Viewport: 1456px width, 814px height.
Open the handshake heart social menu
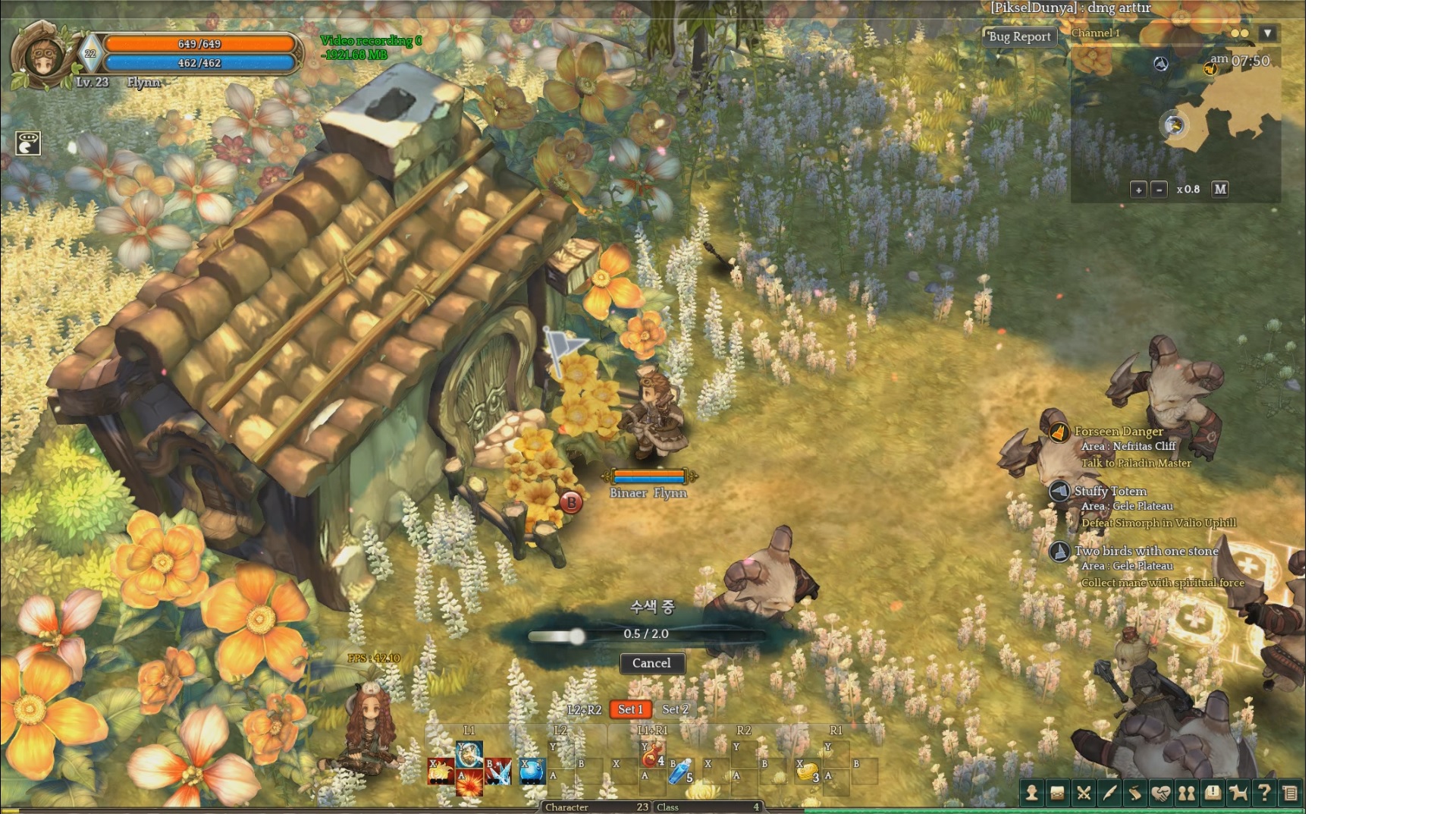(1161, 794)
